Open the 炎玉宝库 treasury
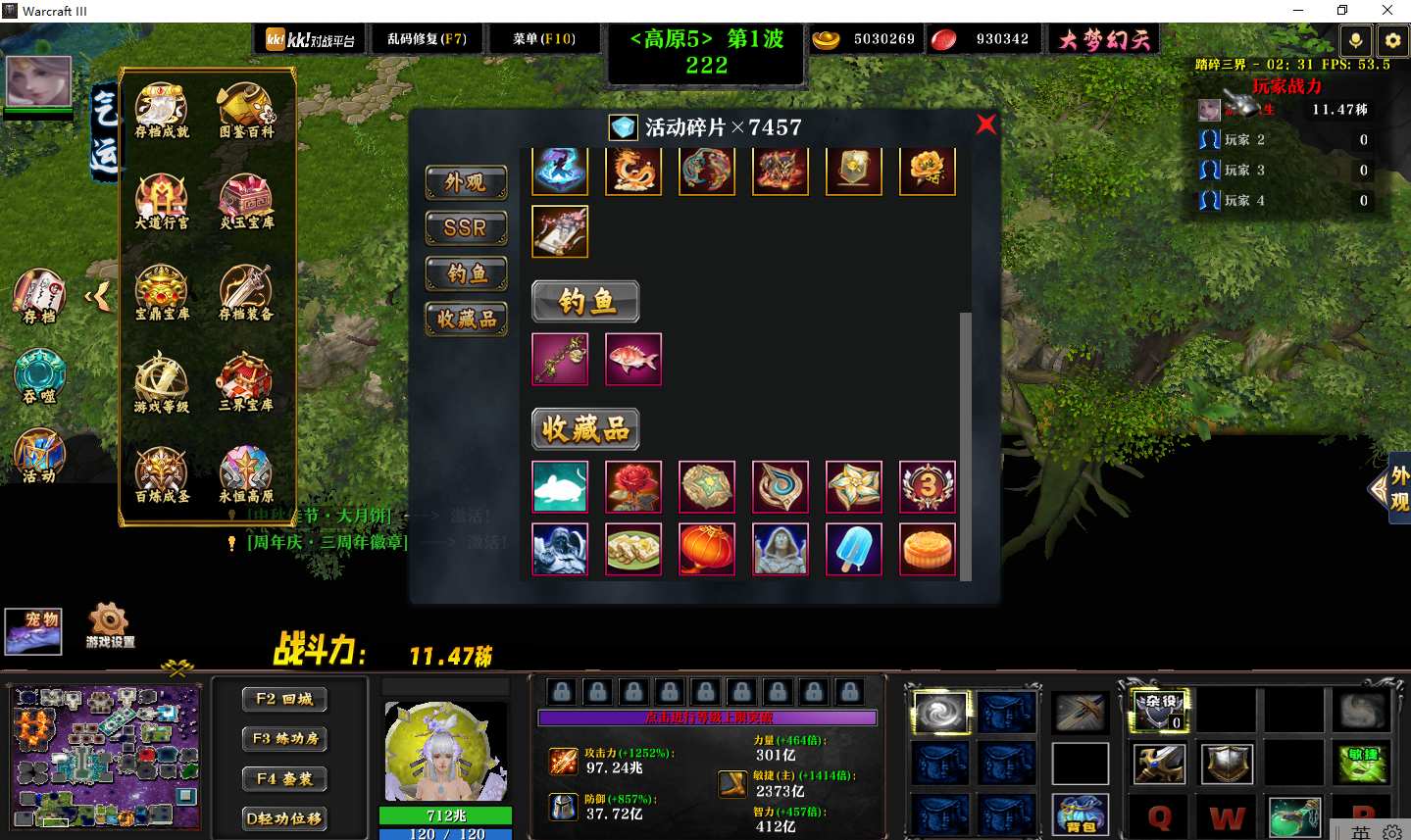The image size is (1411, 840). [246, 202]
